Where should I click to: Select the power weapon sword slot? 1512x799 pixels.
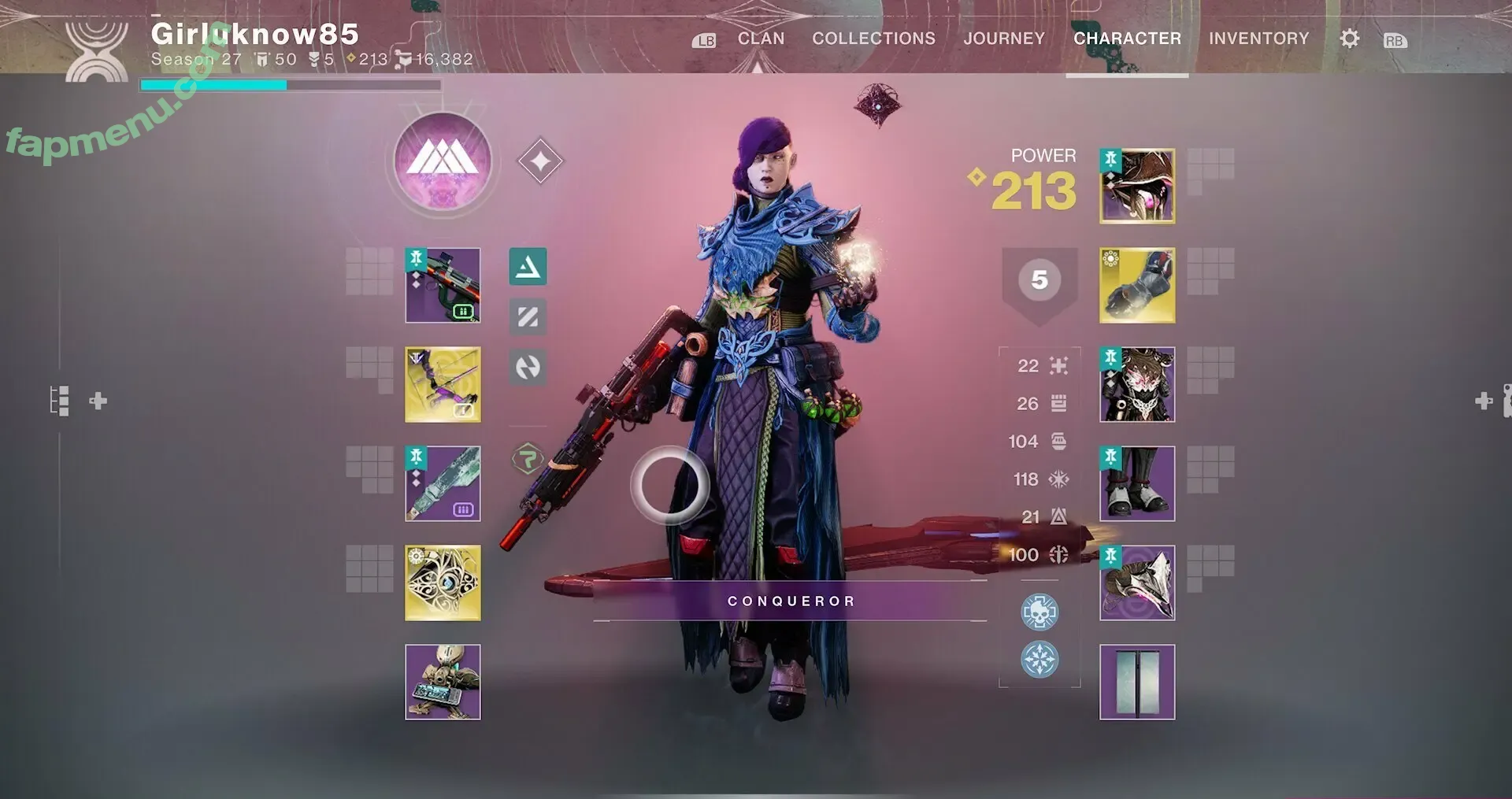coord(443,484)
